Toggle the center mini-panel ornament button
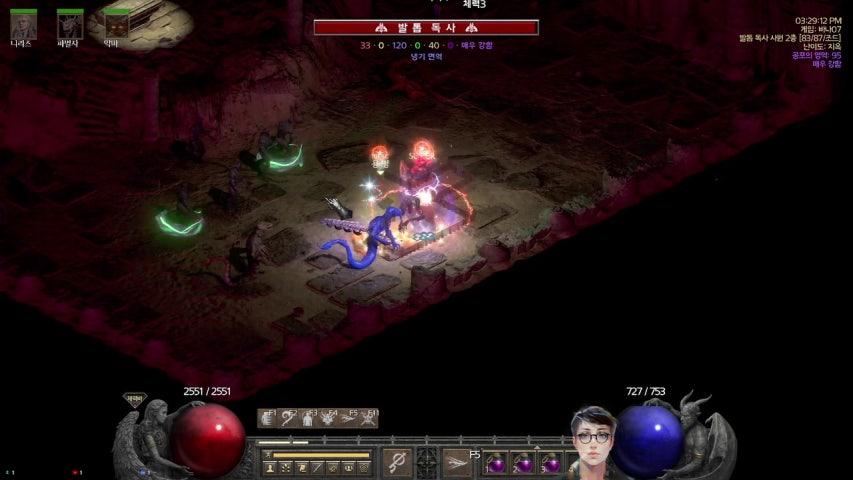 point(427,462)
